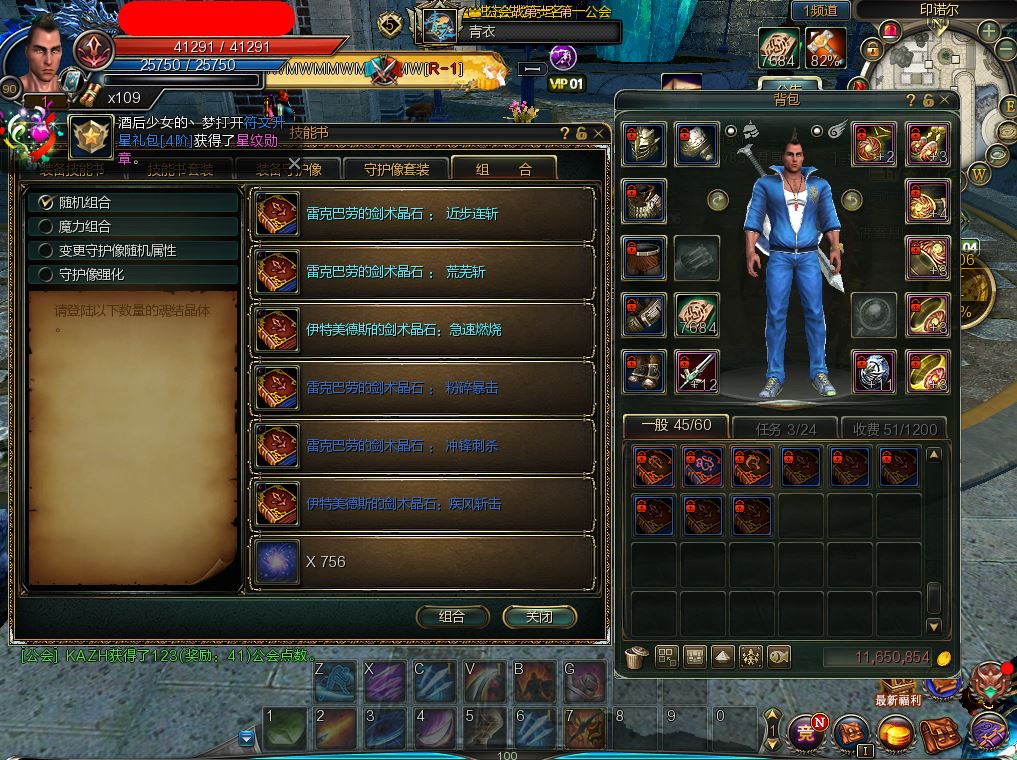The height and width of the screenshot is (760, 1017).
Task: Choose 变更守护像随机属性 option
Action: tap(45, 250)
